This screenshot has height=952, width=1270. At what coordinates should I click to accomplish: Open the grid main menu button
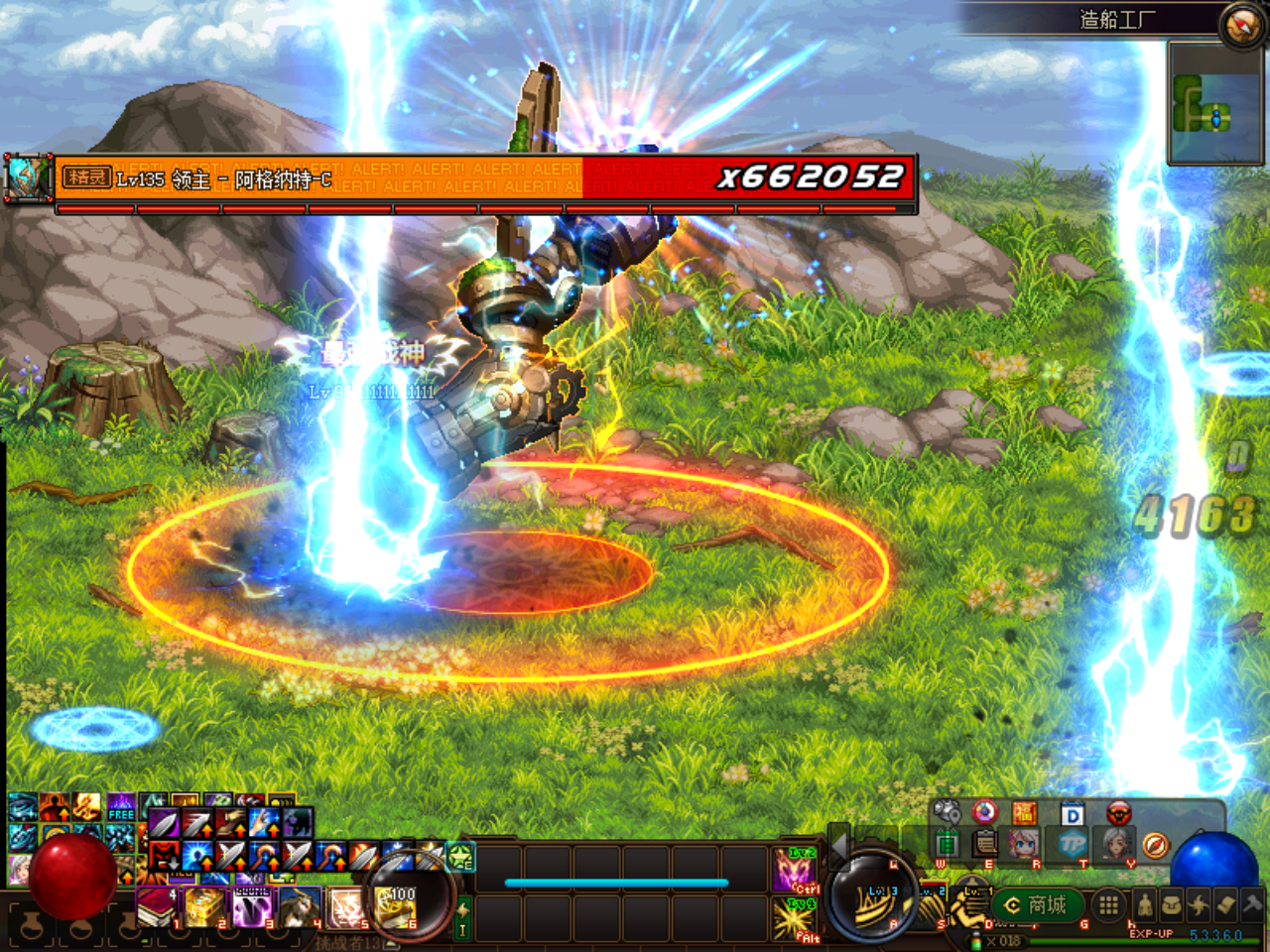[x=1109, y=903]
